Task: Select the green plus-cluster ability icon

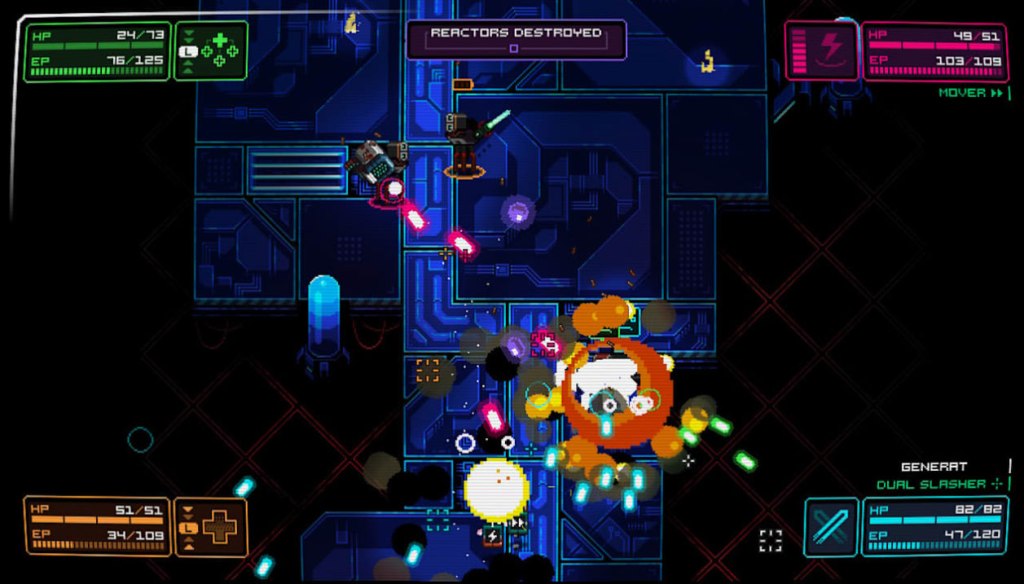Action: tap(219, 50)
